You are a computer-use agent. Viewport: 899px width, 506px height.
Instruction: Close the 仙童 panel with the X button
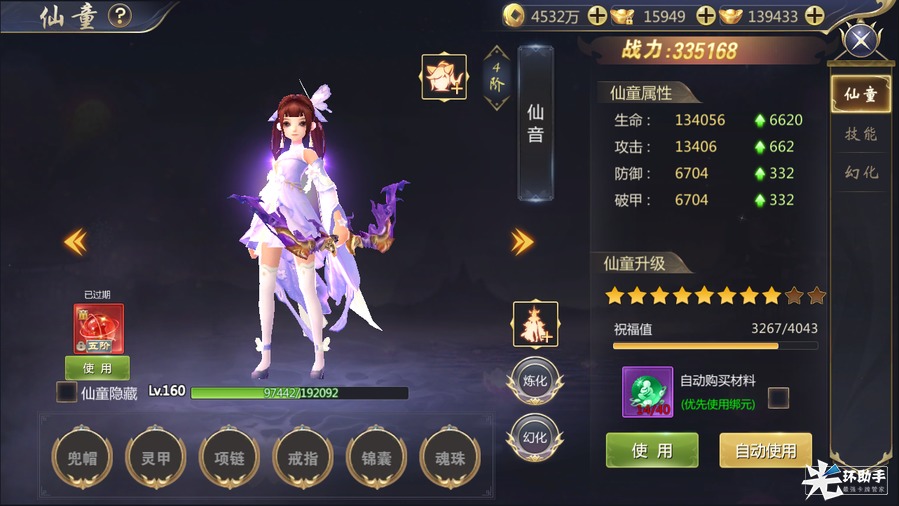tap(860, 42)
